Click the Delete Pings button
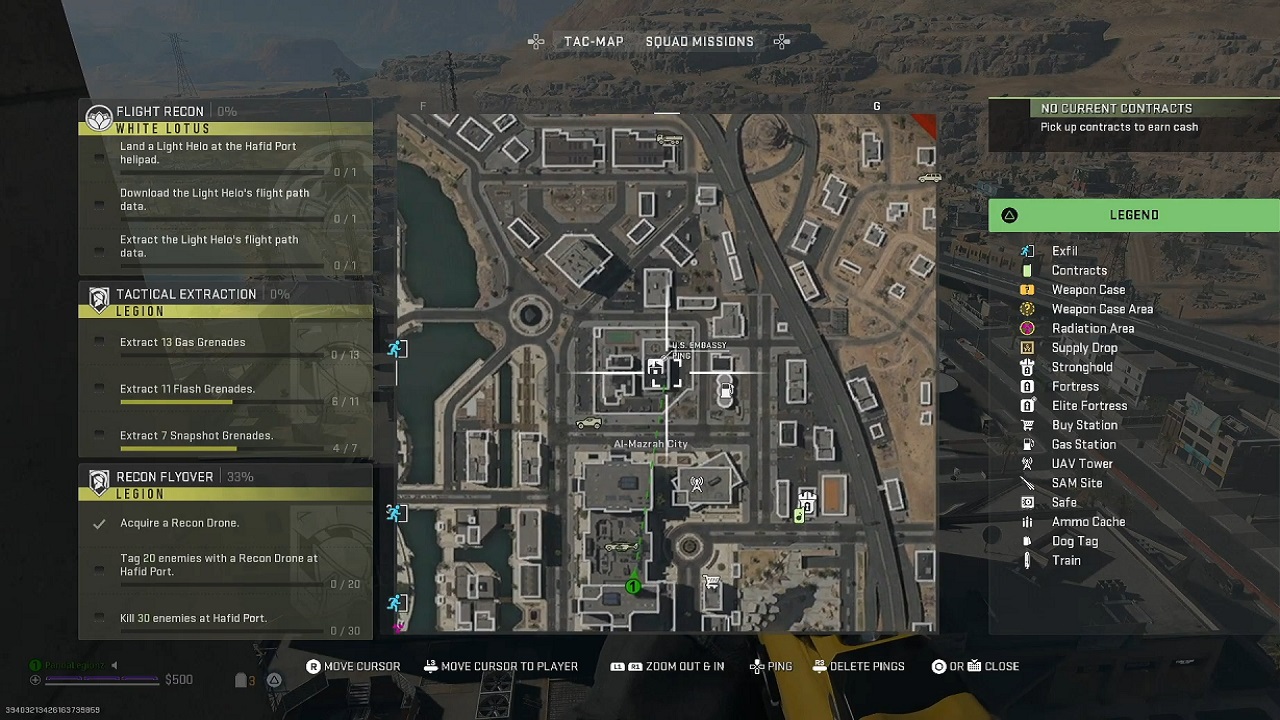Screen dimensions: 1280x720 point(858,666)
